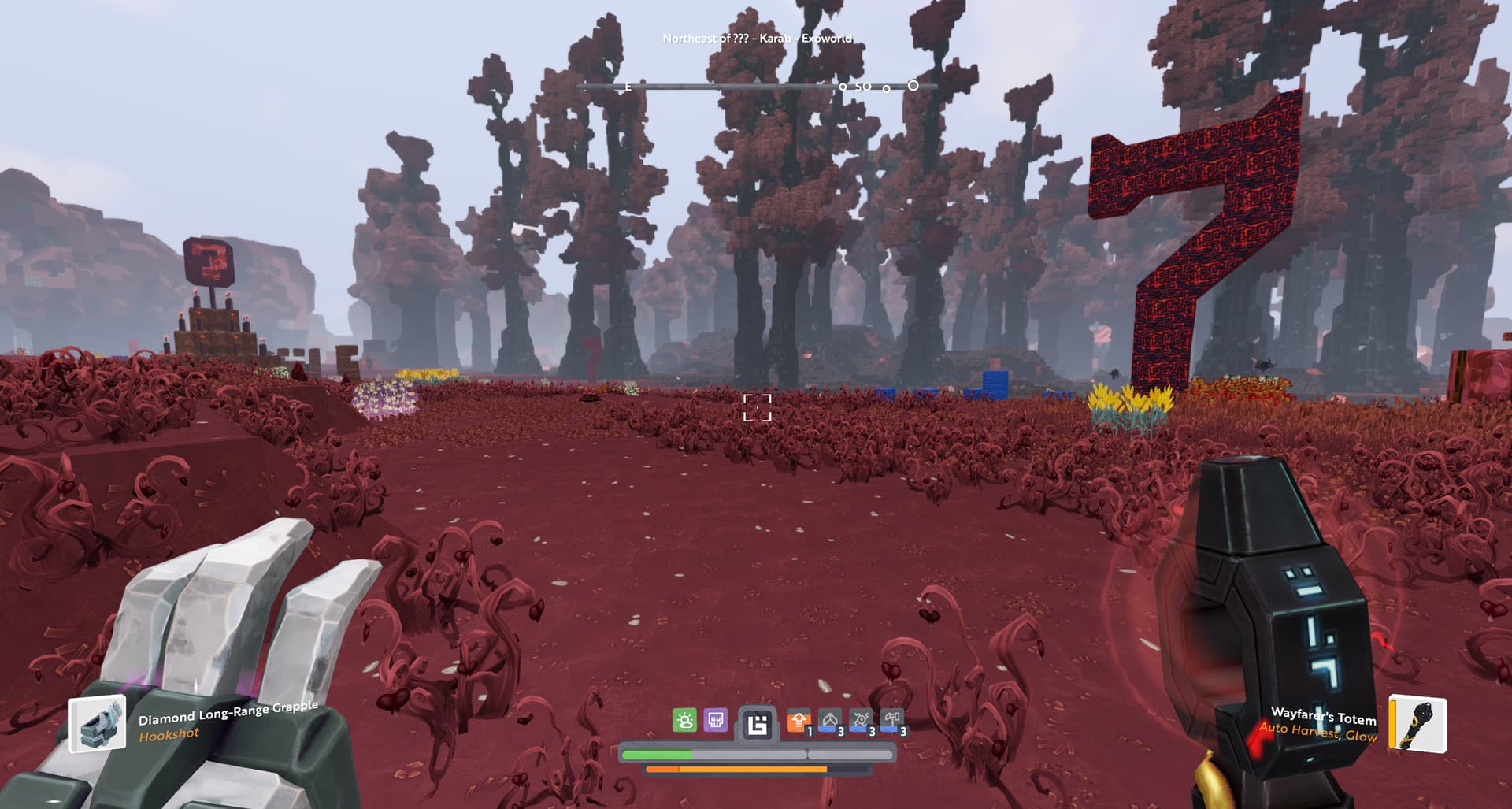
Task: Click the grey hammer buff icon
Action: [x=891, y=721]
